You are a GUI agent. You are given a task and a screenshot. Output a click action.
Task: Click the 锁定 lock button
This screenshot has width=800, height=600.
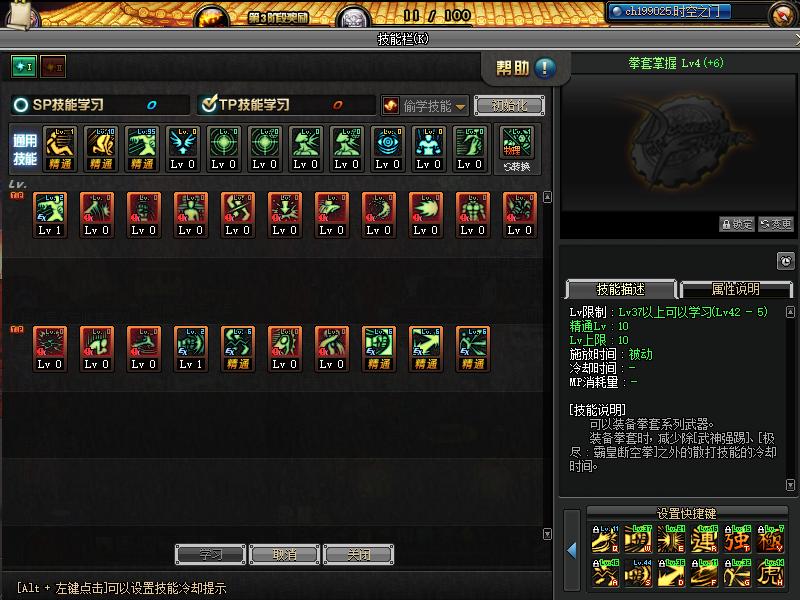(x=736, y=225)
